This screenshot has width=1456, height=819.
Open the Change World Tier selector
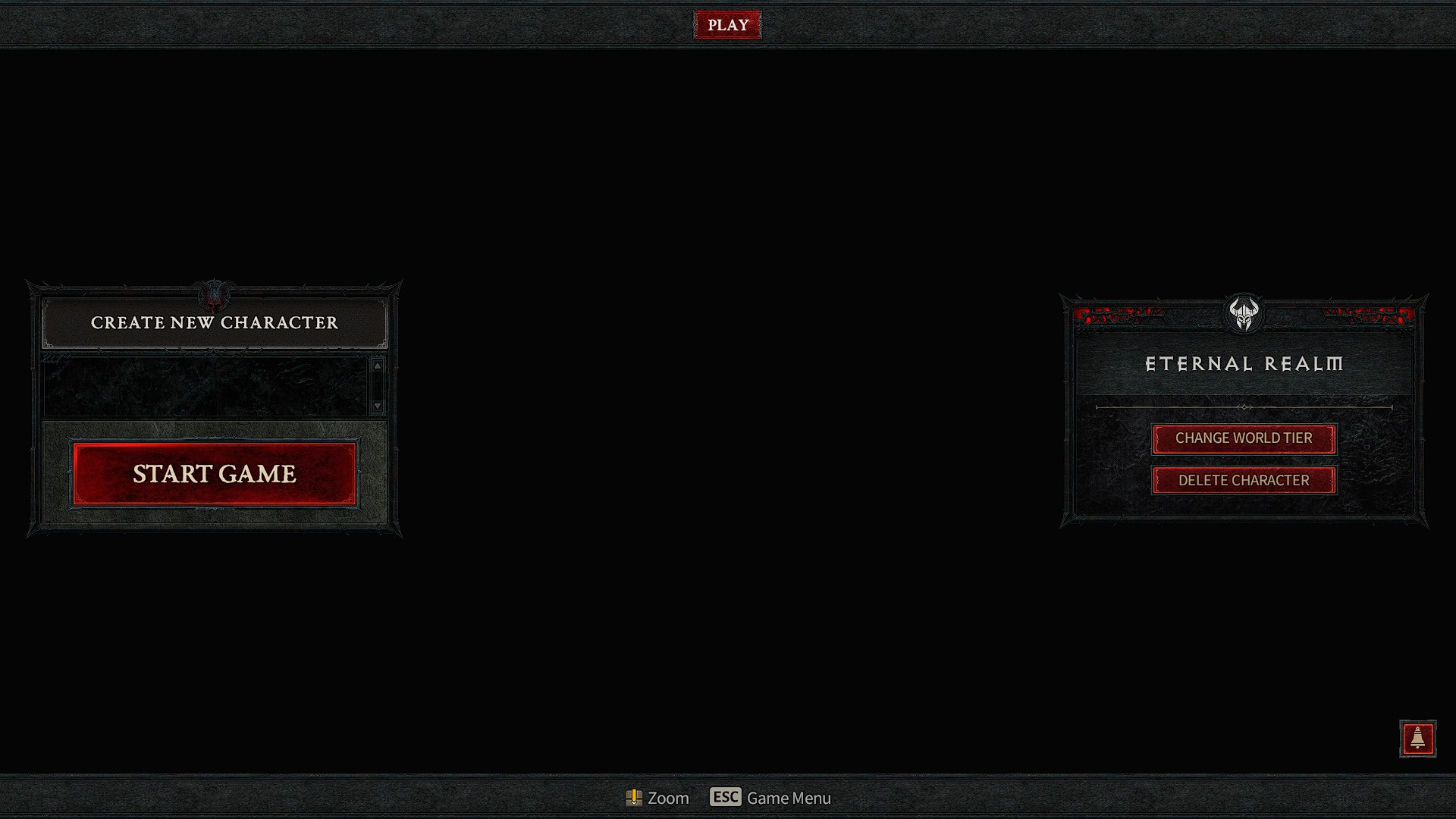(1244, 438)
